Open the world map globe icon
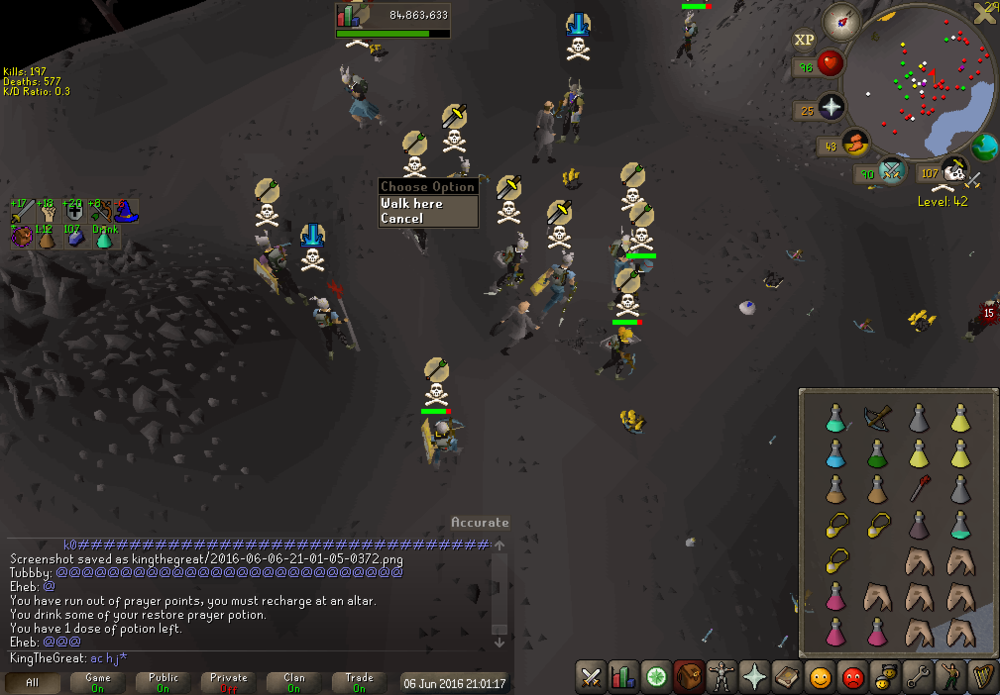Image resolution: width=1000 pixels, height=695 pixels. tap(984, 147)
